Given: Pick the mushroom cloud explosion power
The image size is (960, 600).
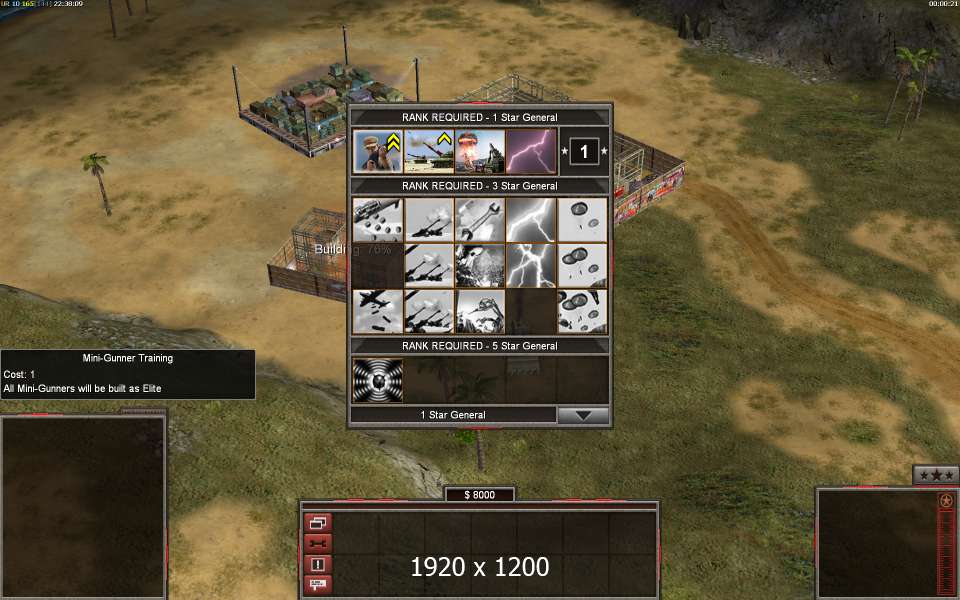Looking at the screenshot, I should [x=480, y=151].
